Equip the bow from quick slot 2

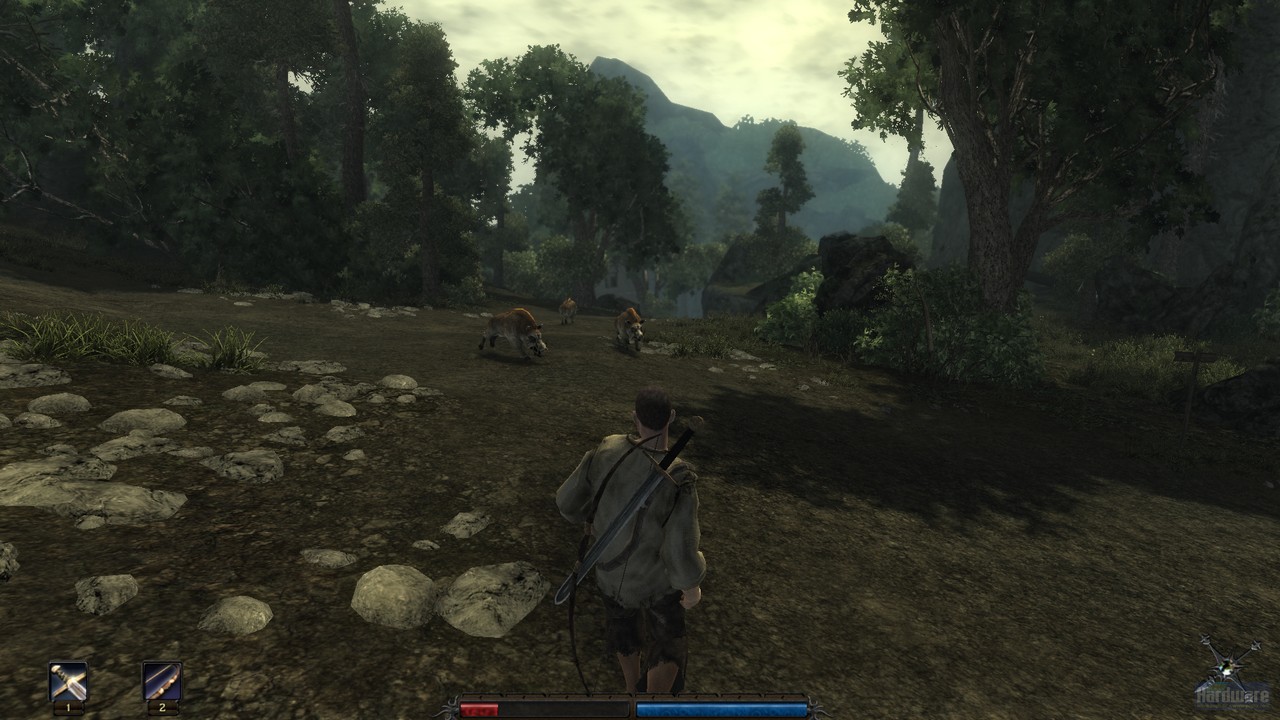pos(161,681)
